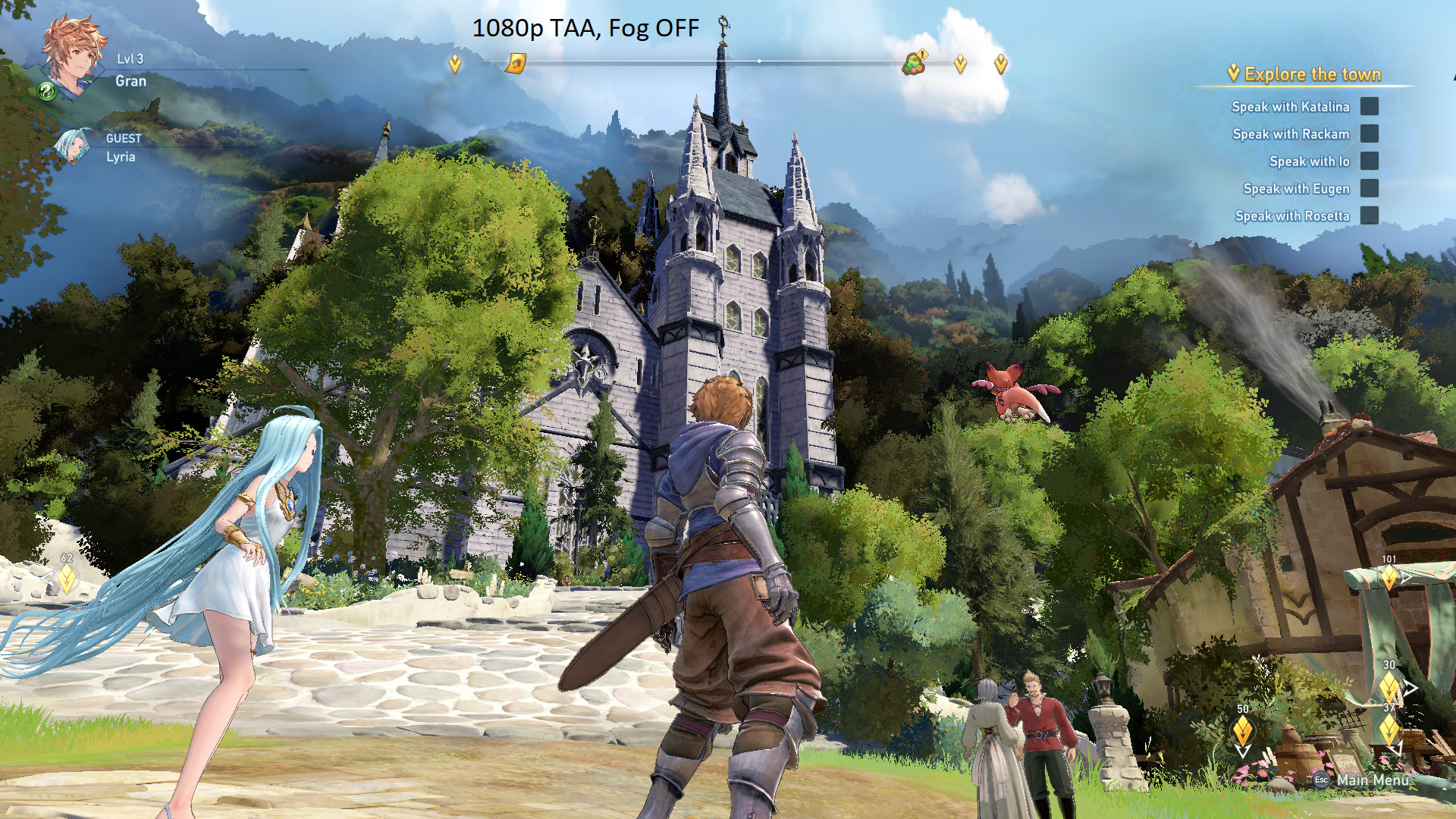Click the gold chevron beside Explore the town
This screenshot has height=819, width=1456.
click(x=1234, y=74)
